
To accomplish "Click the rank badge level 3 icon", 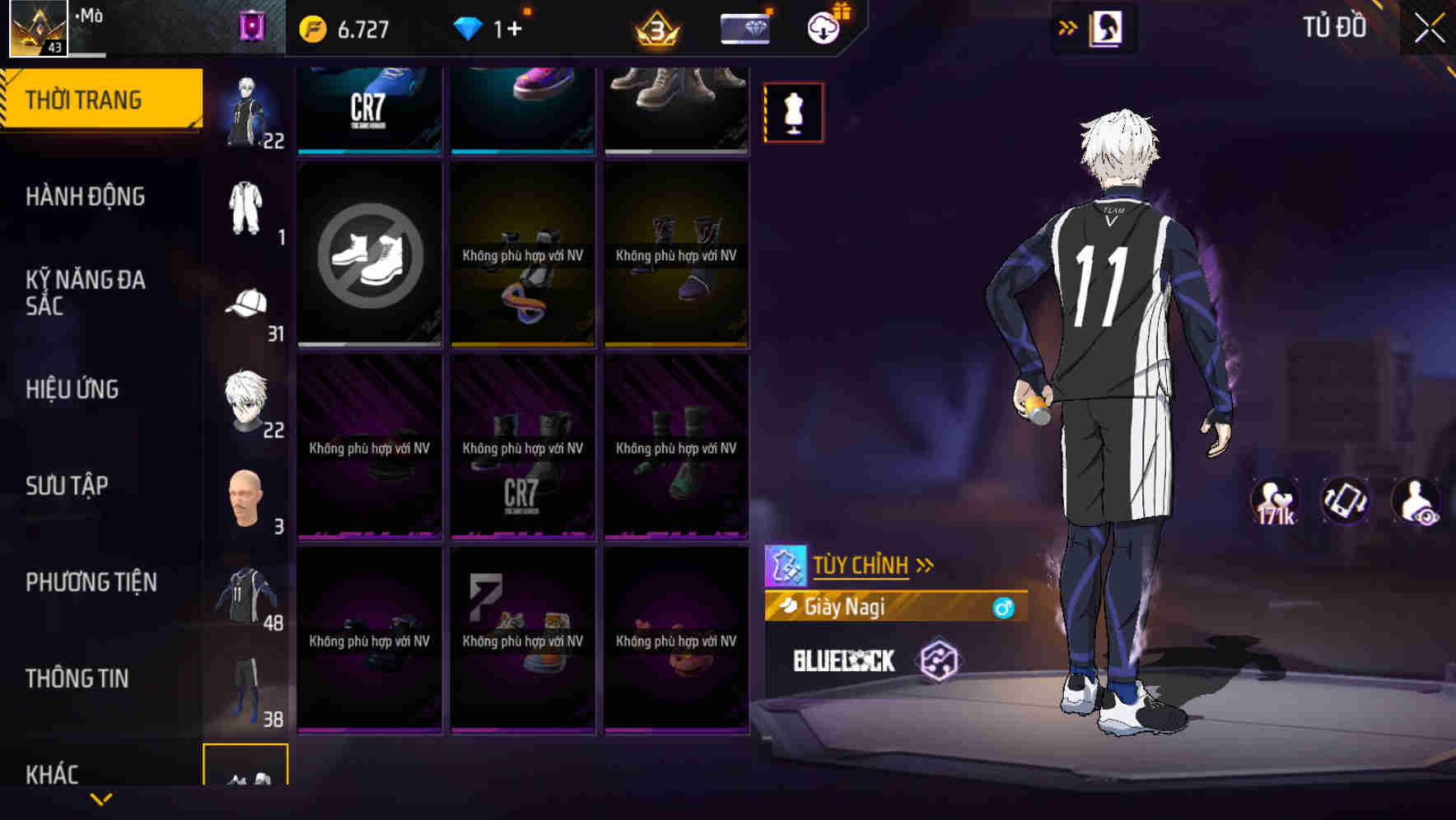I will (x=657, y=29).
